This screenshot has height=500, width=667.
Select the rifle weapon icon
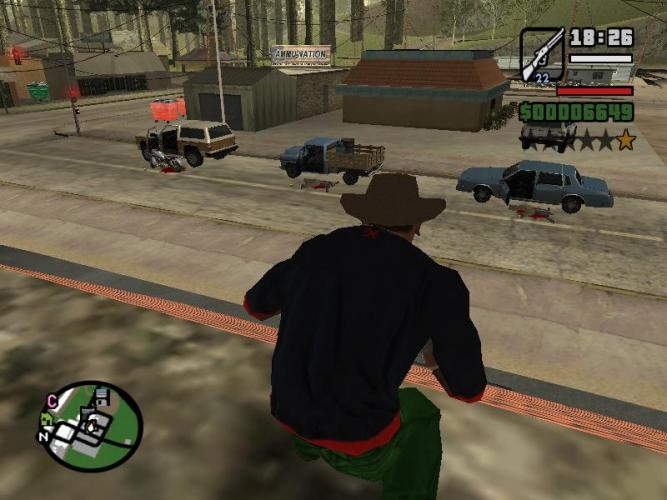tap(541, 55)
